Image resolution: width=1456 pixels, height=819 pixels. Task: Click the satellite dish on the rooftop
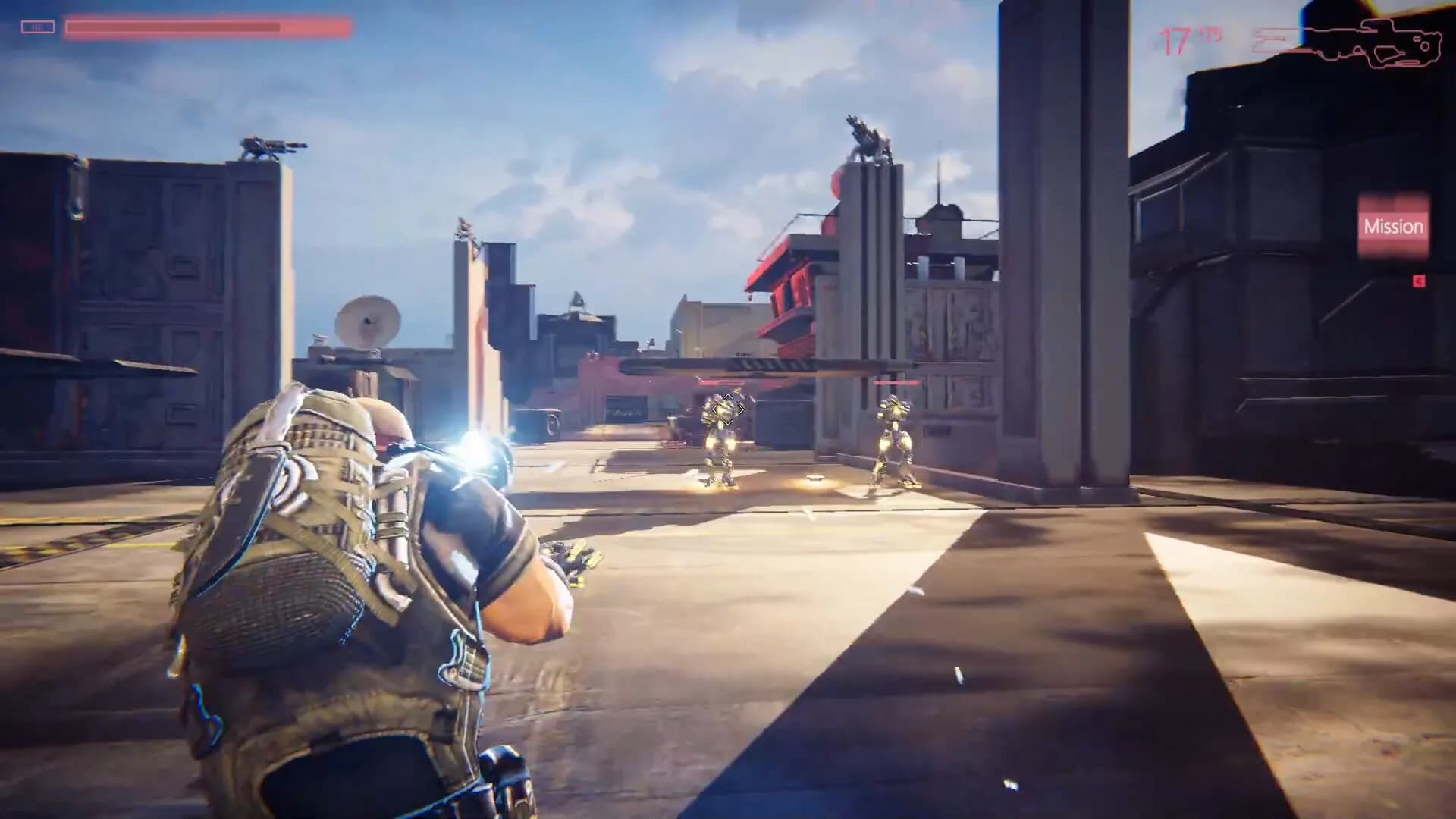pyautogui.click(x=369, y=322)
